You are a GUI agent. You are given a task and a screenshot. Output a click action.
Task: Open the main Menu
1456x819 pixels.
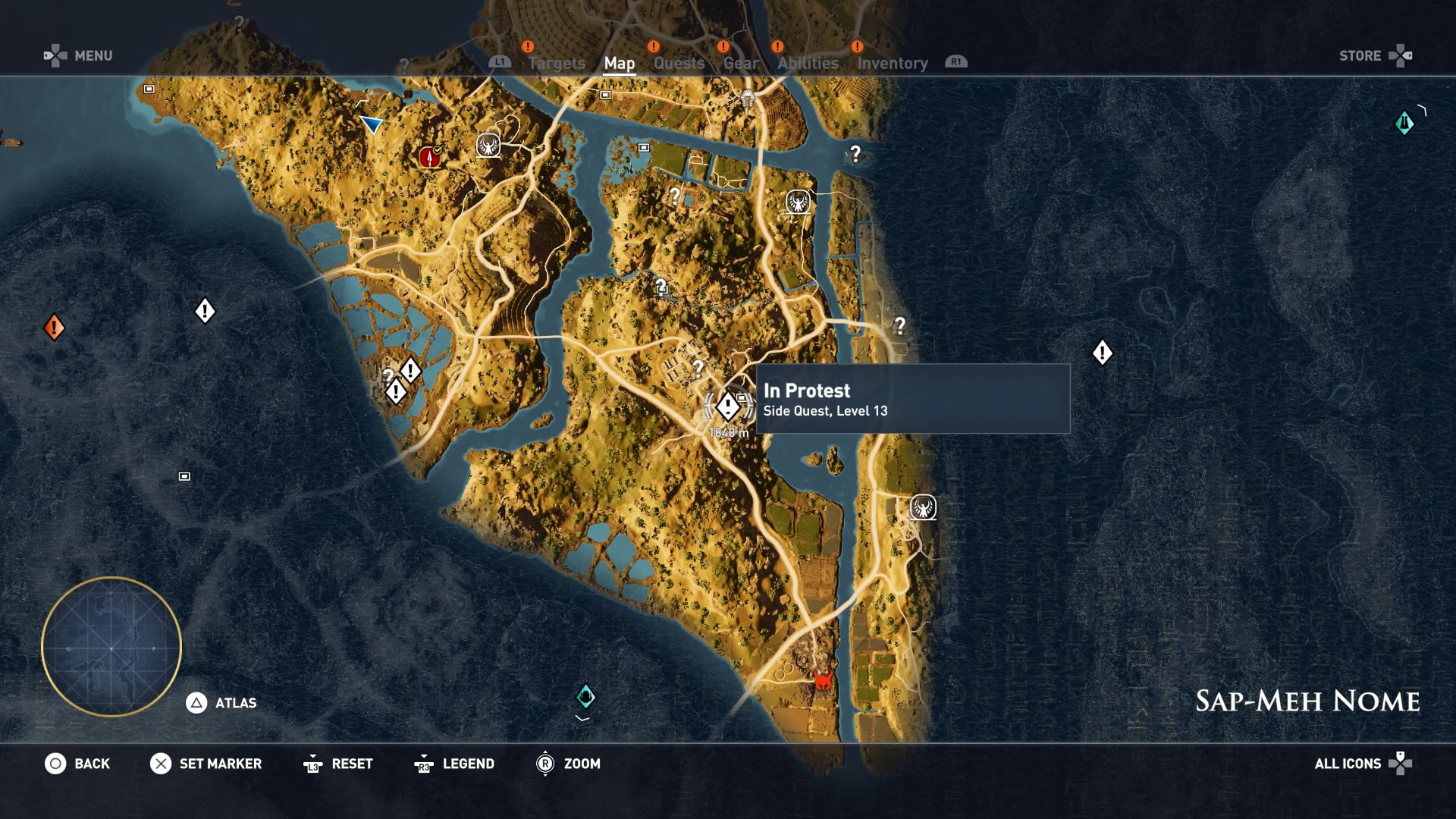(x=78, y=55)
